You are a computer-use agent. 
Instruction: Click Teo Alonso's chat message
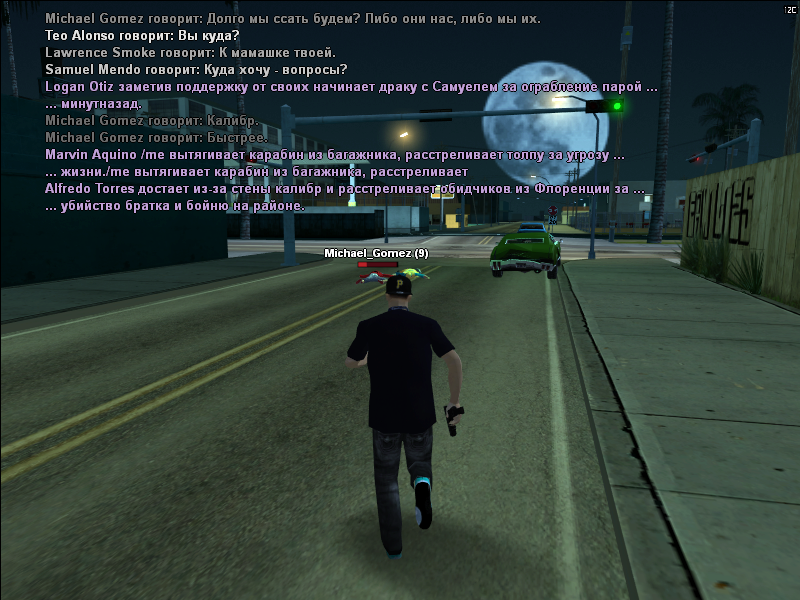tap(135, 36)
